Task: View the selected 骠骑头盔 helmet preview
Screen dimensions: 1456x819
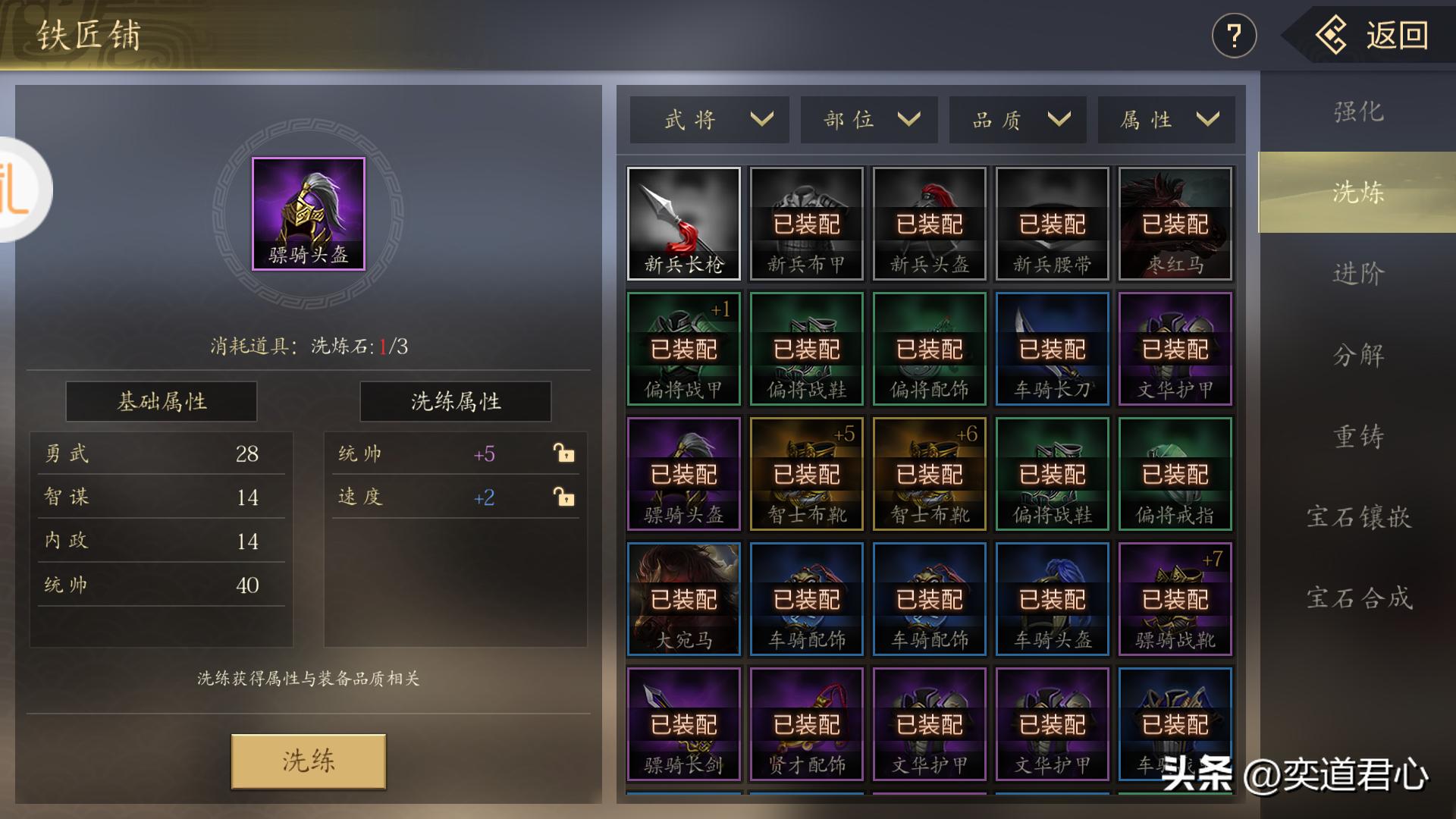Action: [x=306, y=213]
